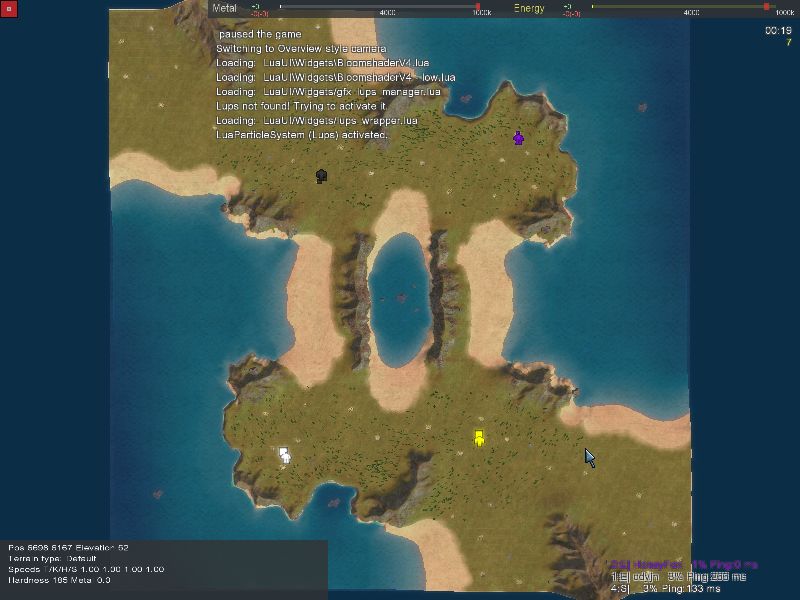Select the black commander unit icon
The width and height of the screenshot is (800, 600).
tap(321, 176)
